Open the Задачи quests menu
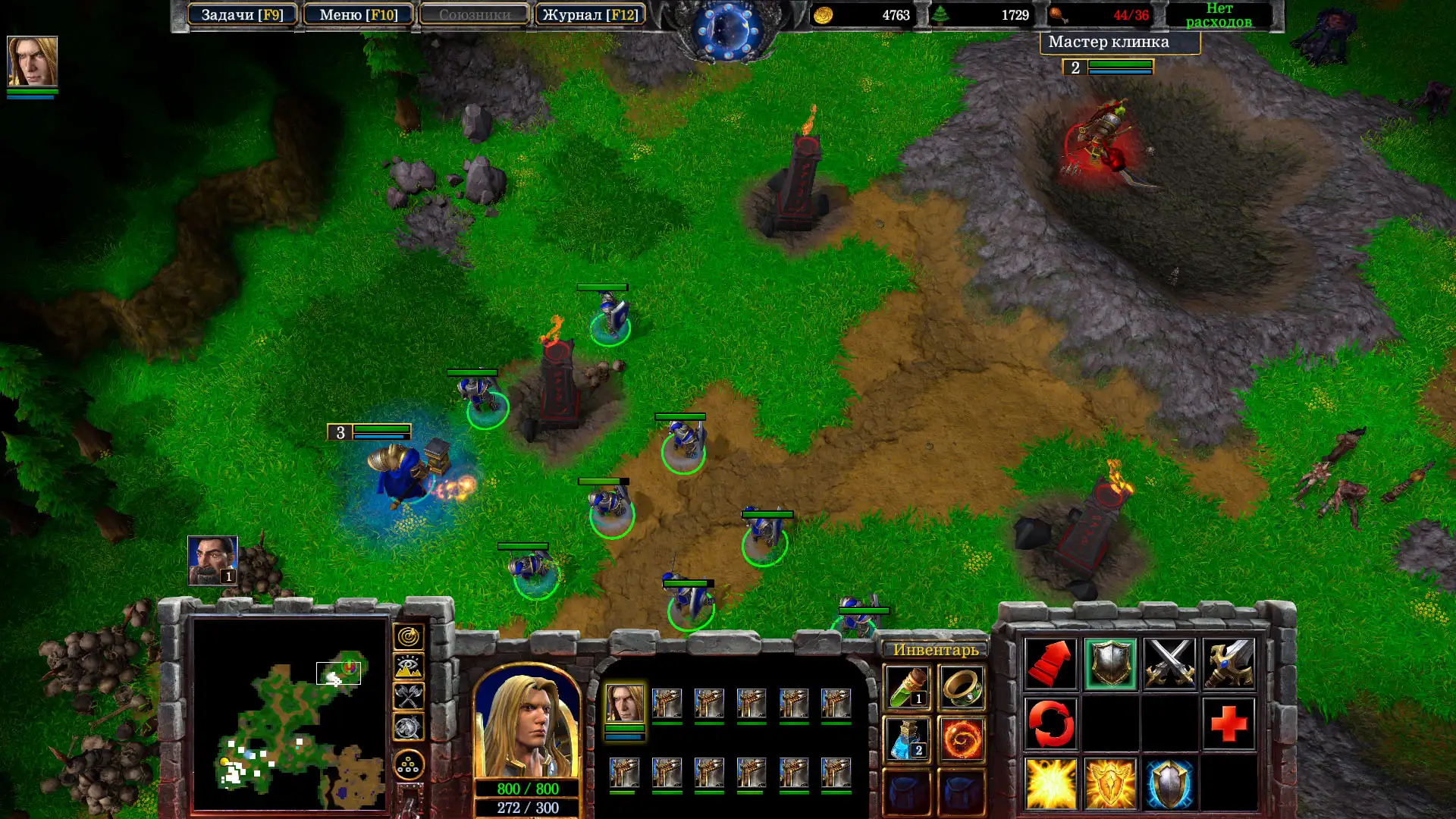 [x=242, y=14]
